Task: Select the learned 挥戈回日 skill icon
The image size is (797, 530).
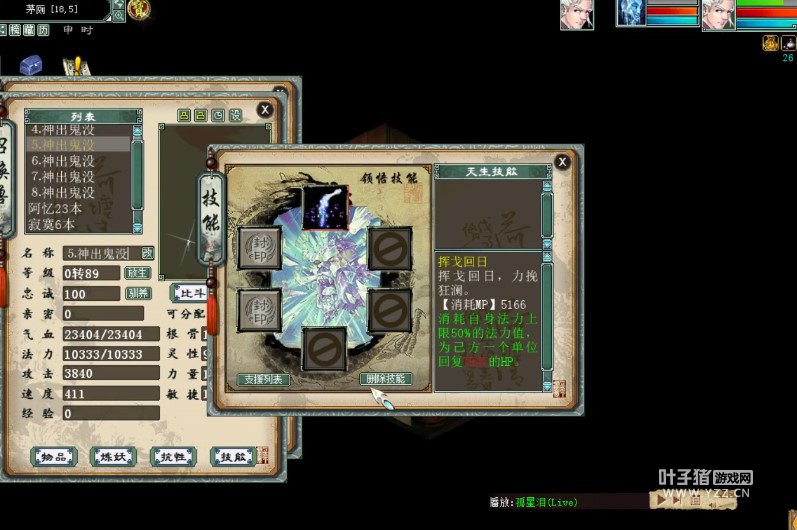Action: tap(324, 206)
